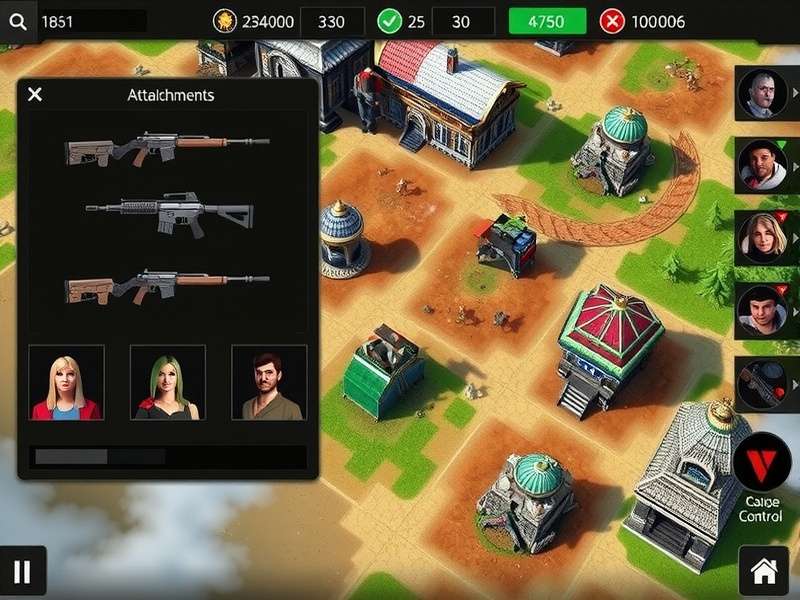
Task: Select the bearded brown-haired man in Attachments
Action: click(269, 383)
